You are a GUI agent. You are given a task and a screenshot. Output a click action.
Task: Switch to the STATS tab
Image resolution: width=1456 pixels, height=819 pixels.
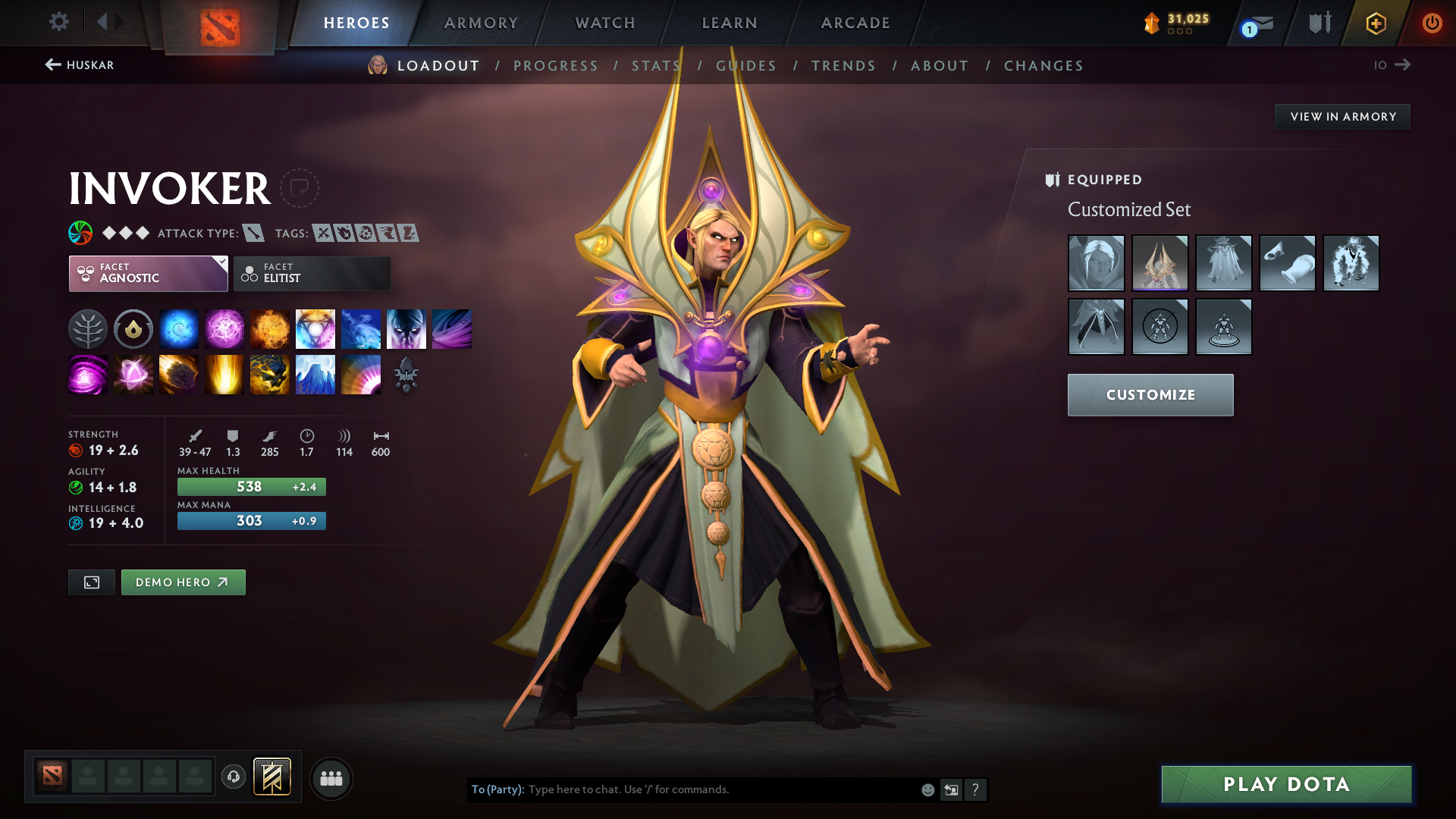point(655,65)
